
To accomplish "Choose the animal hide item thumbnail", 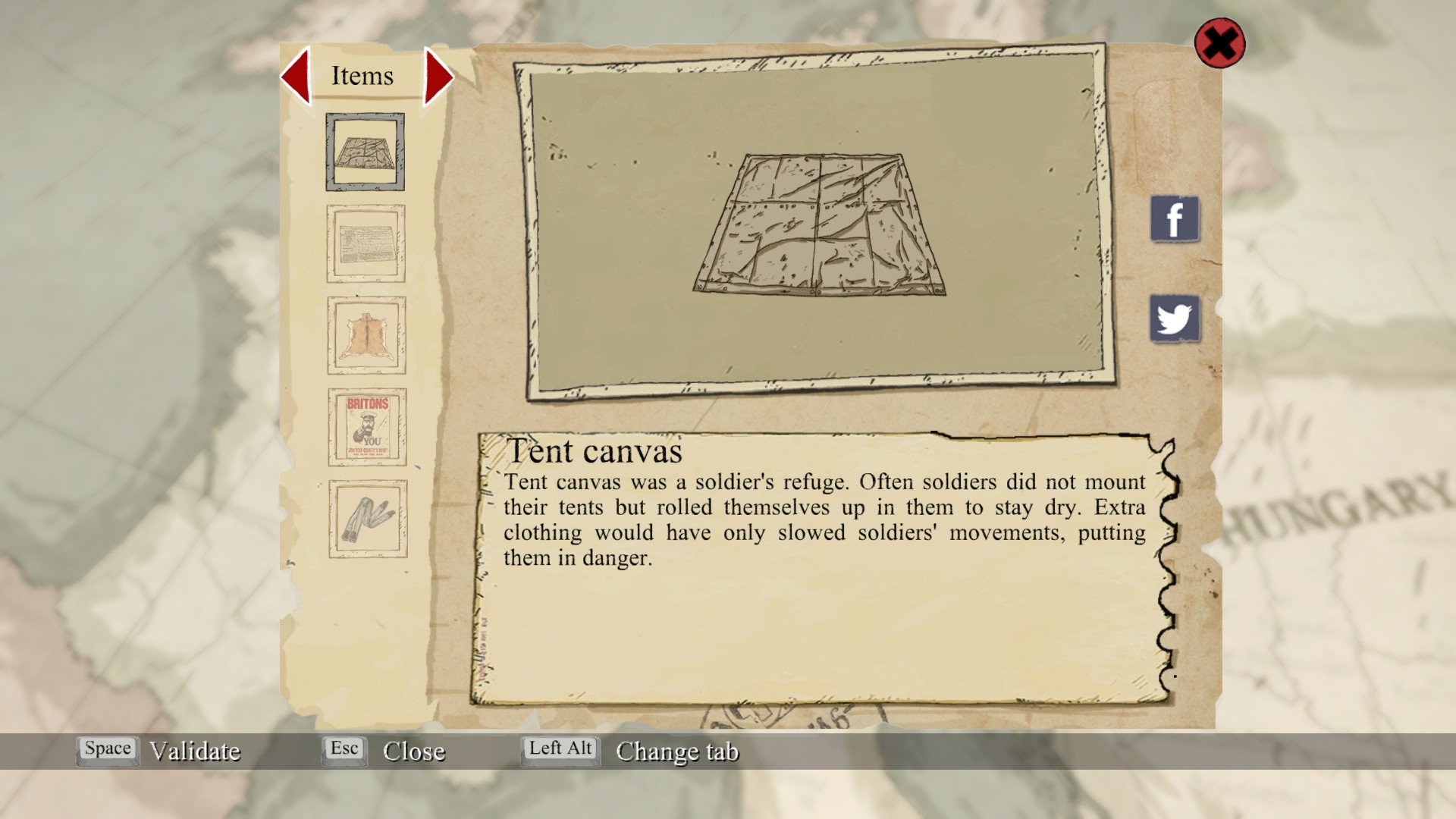I will [366, 335].
